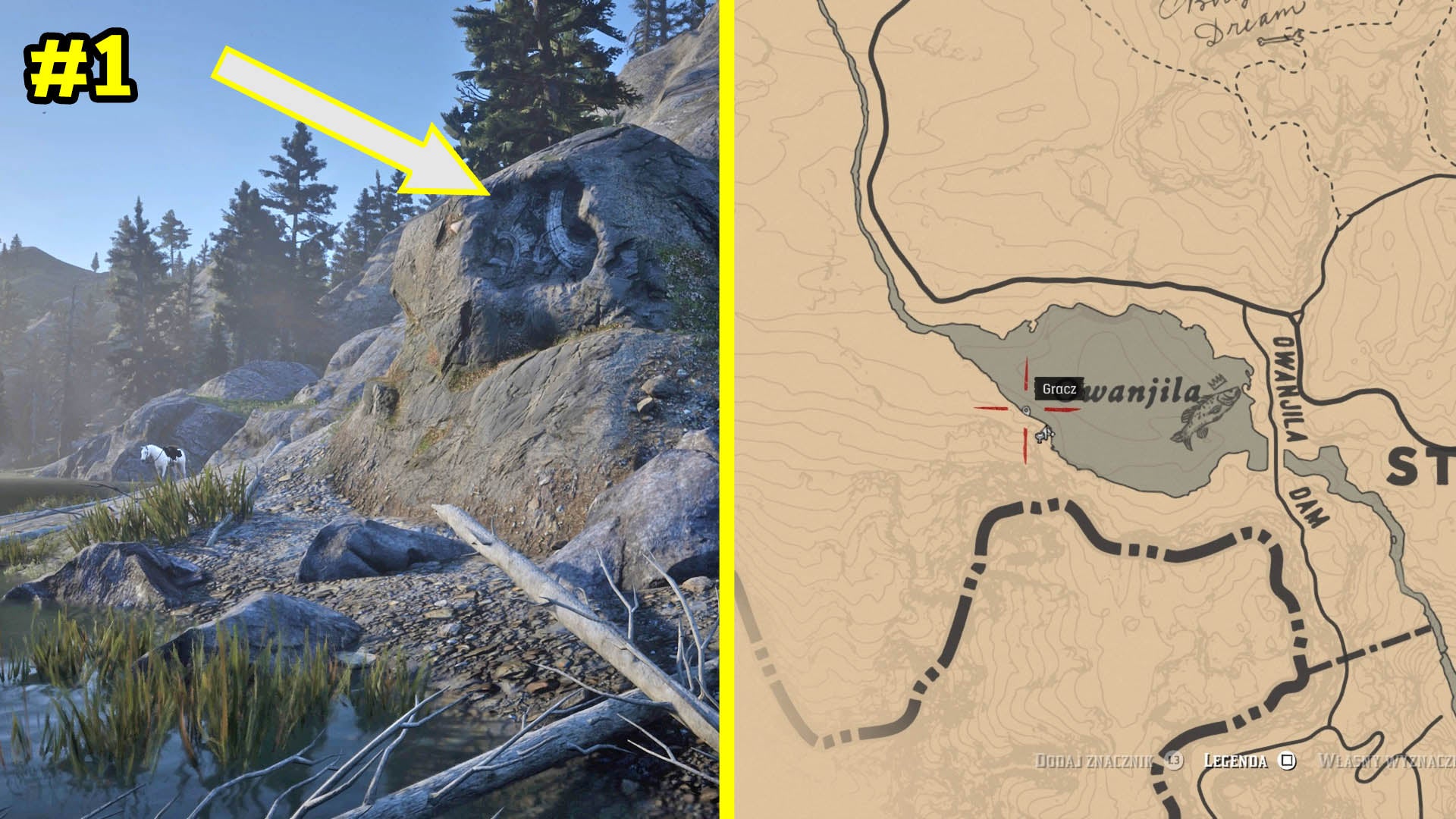
Task: Select the horse icon near the lake shore
Action: point(1043,438)
